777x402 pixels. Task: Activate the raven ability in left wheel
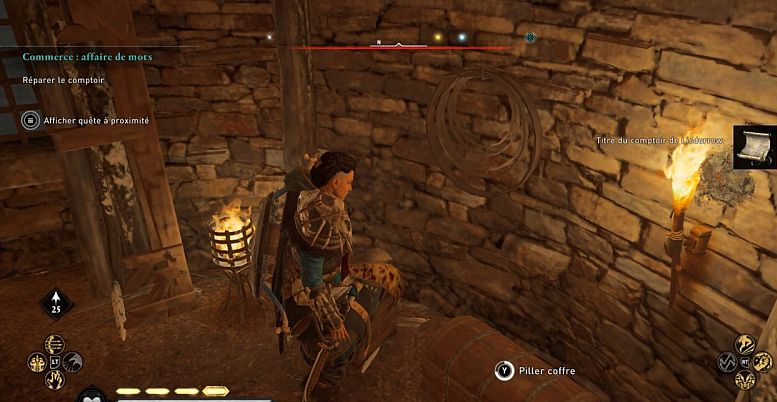pyautogui.click(x=71, y=362)
